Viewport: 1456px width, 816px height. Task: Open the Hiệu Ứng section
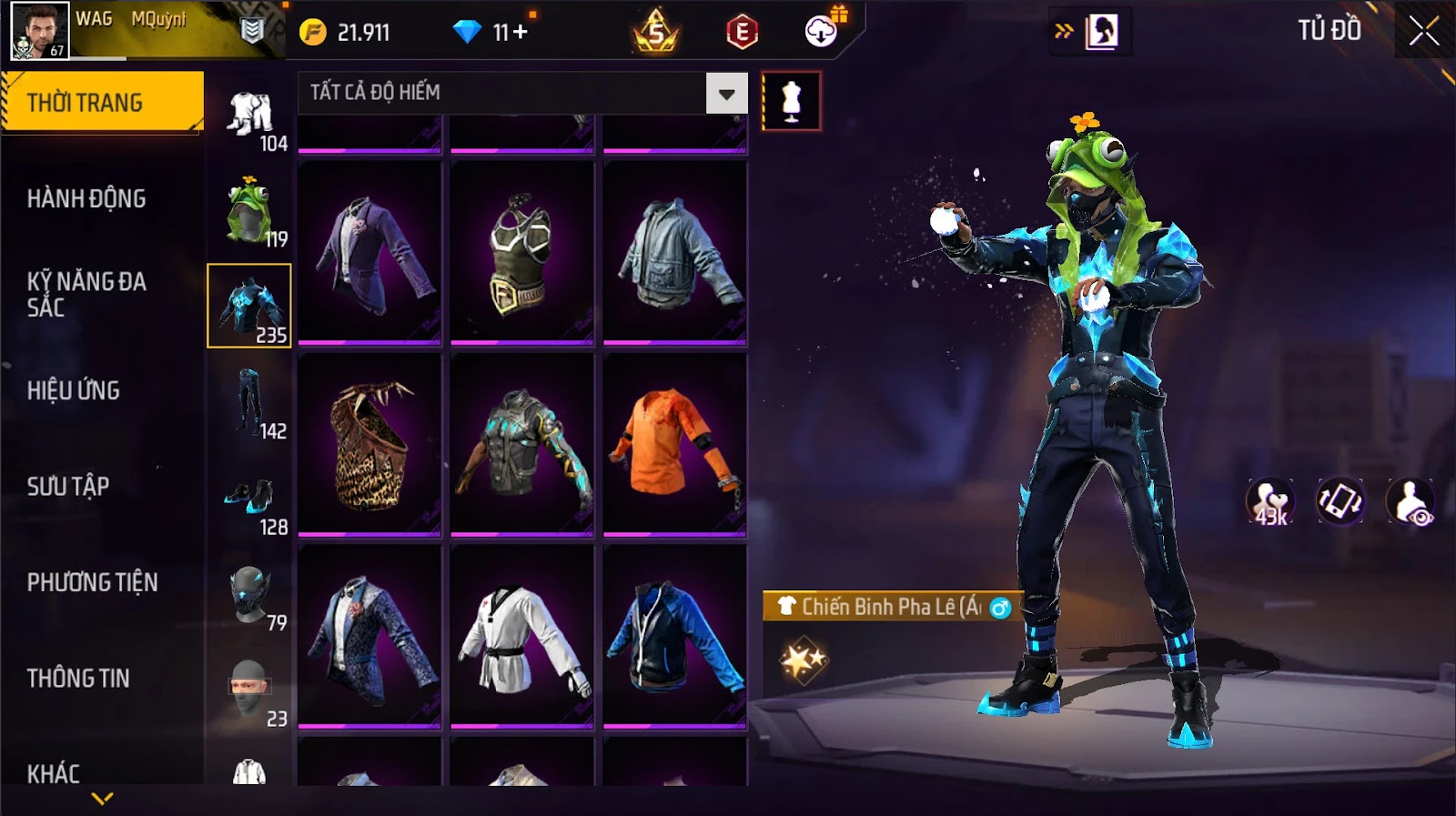(x=74, y=390)
